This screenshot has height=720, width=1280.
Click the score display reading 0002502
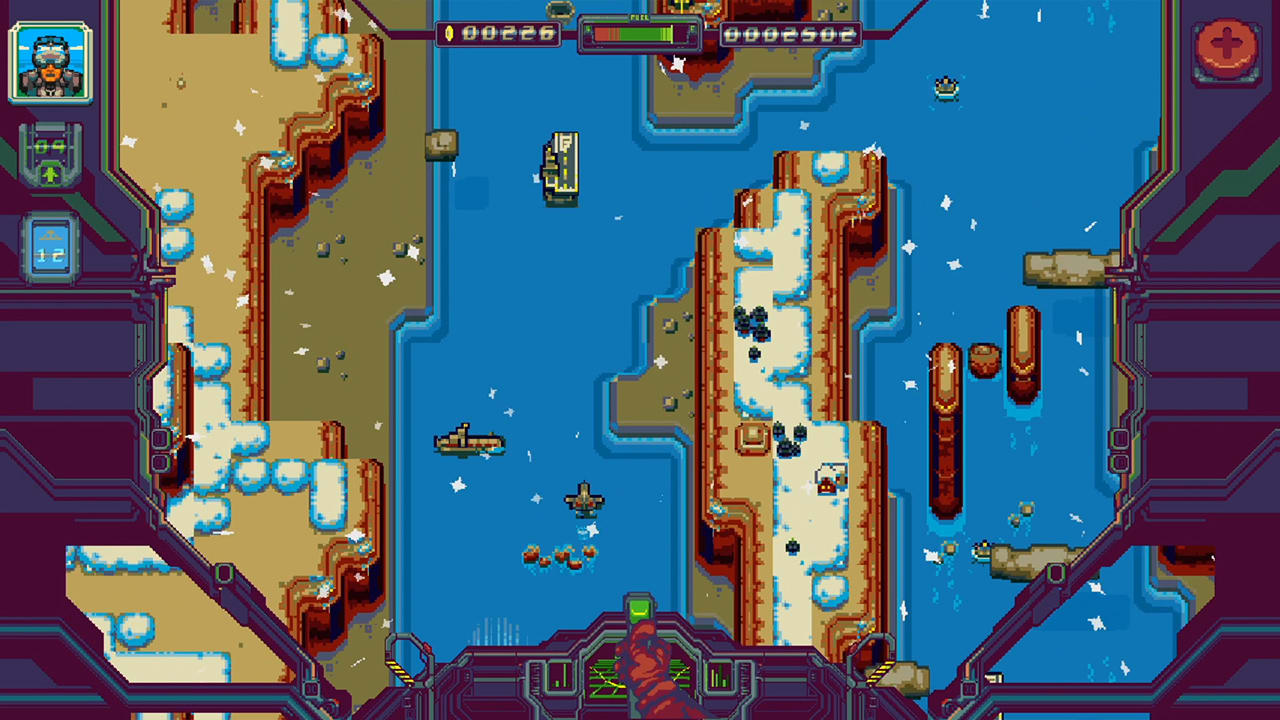(793, 33)
